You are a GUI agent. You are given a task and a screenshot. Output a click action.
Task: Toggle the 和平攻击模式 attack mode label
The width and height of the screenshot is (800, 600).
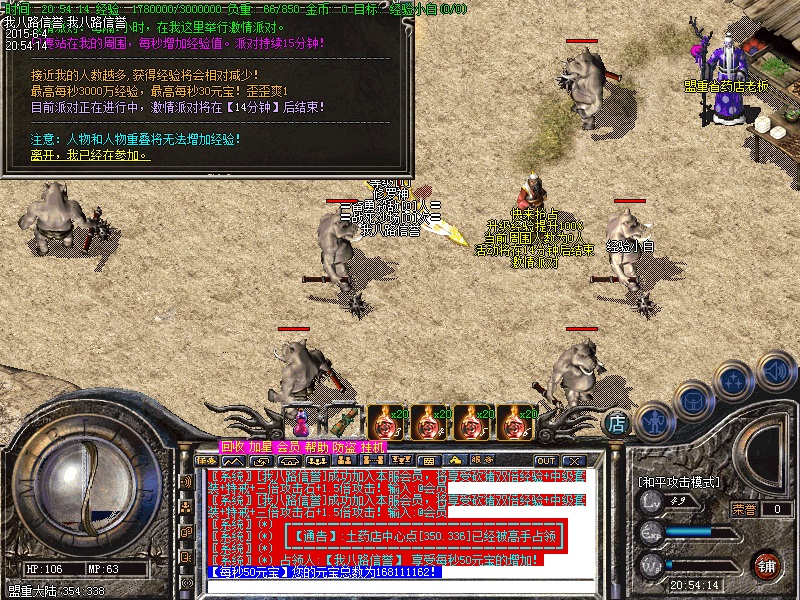click(680, 482)
